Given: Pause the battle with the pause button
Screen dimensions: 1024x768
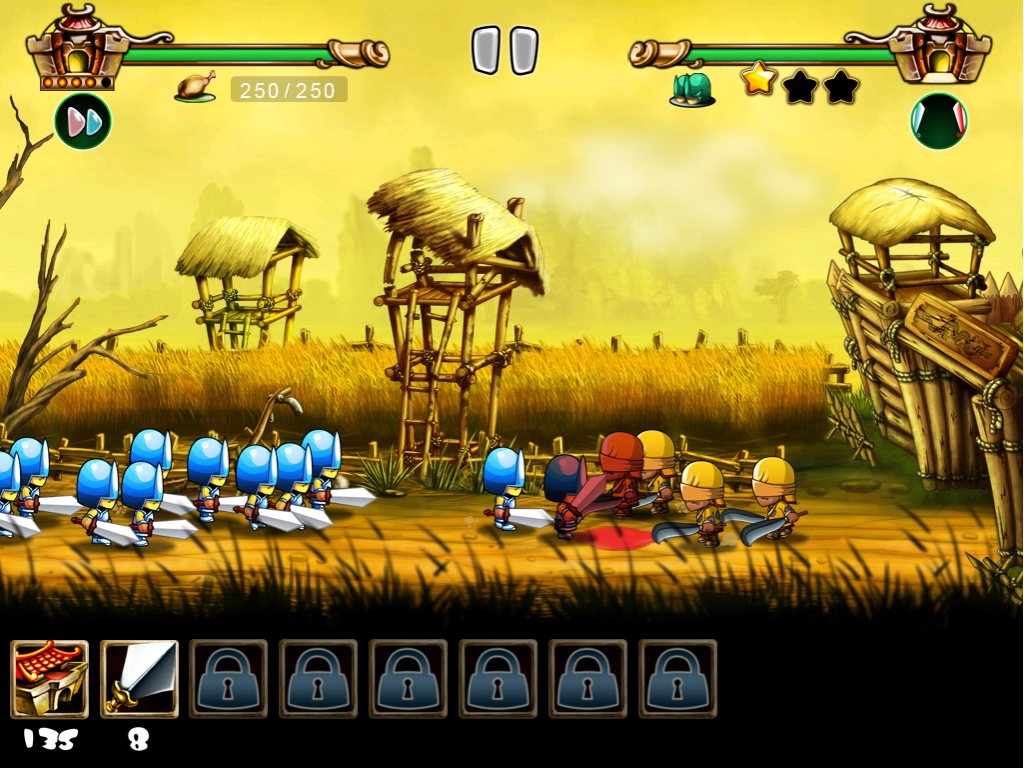Looking at the screenshot, I should [x=505, y=50].
